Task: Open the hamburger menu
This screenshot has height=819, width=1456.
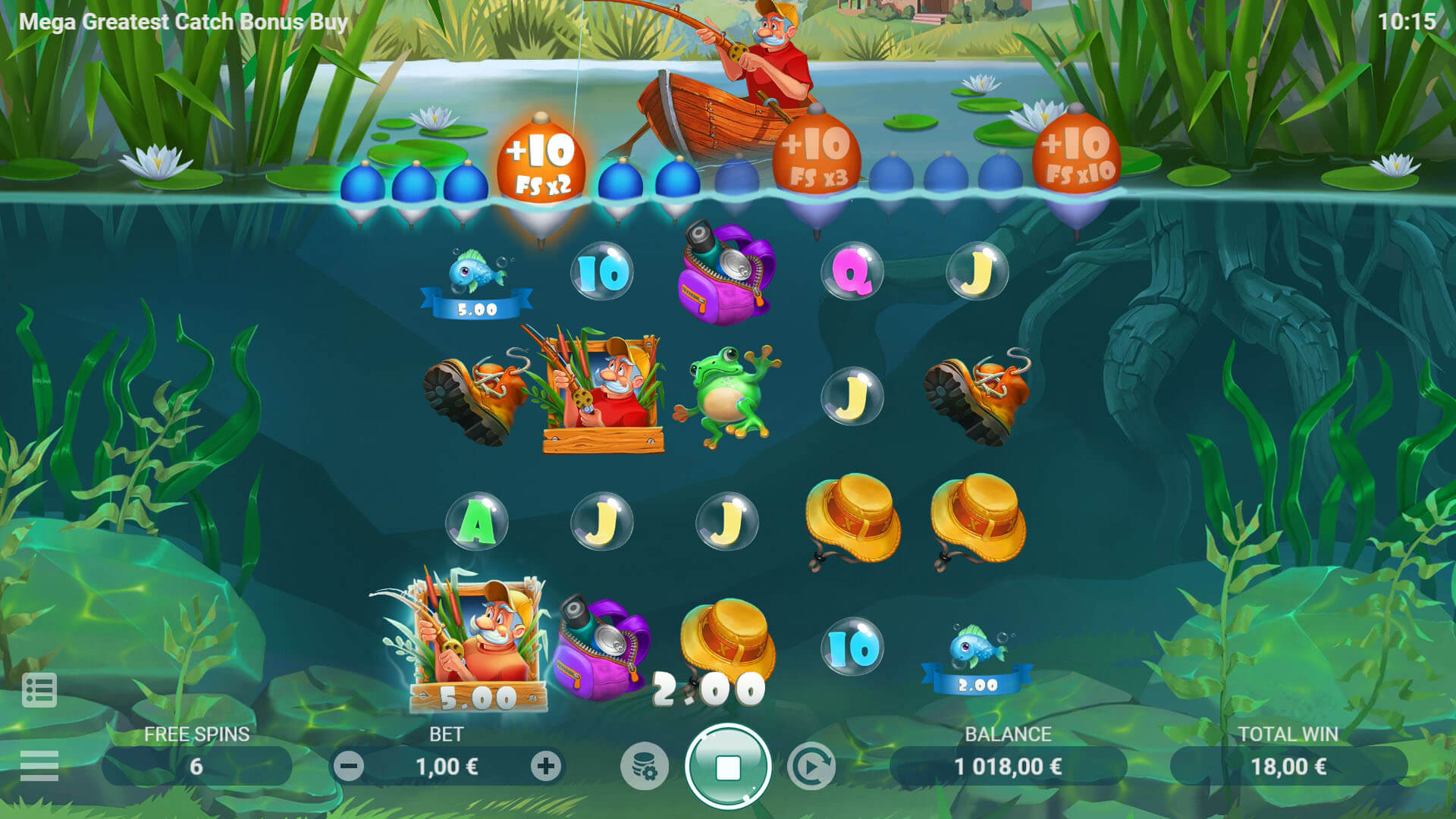Action: [x=39, y=765]
